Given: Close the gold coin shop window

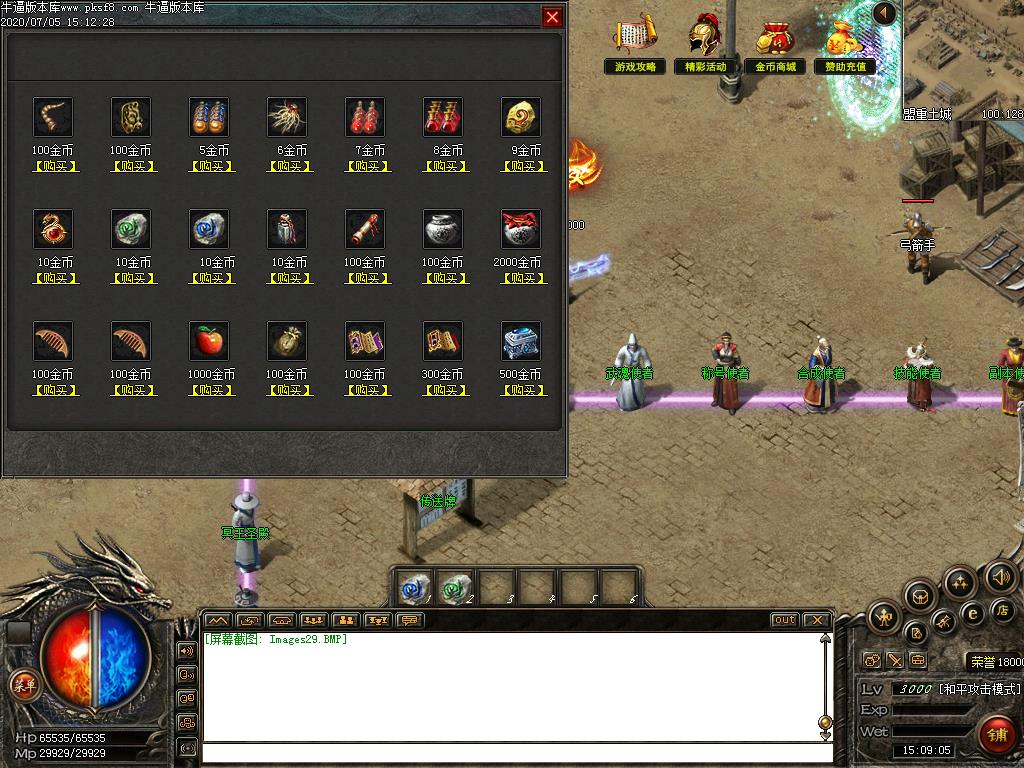Looking at the screenshot, I should (552, 17).
